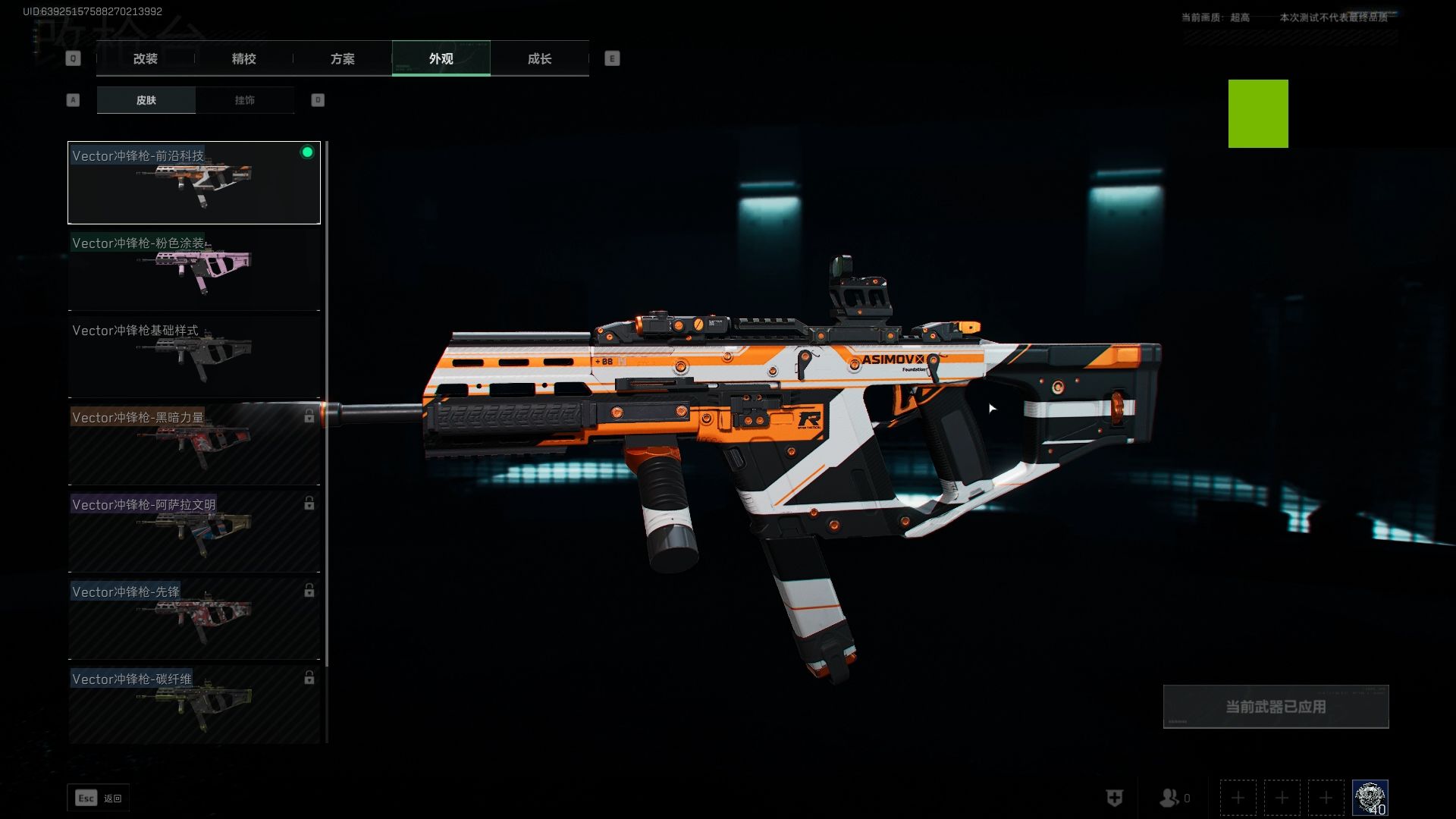This screenshot has width=1456, height=819.
Task: Select the locked 碳纤维 skin
Action: point(194,704)
